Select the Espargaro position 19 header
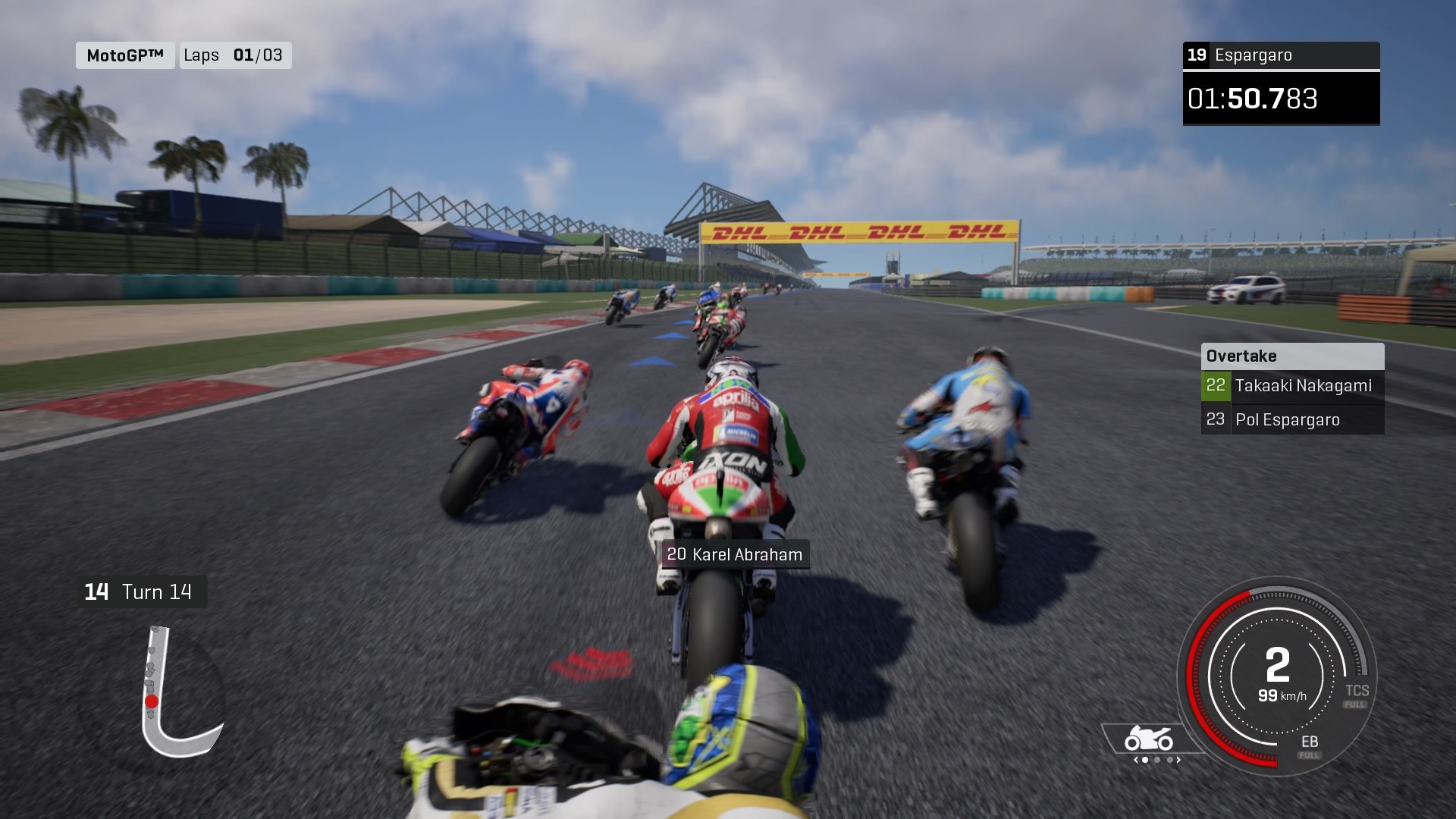The width and height of the screenshot is (1456, 819). [1282, 55]
